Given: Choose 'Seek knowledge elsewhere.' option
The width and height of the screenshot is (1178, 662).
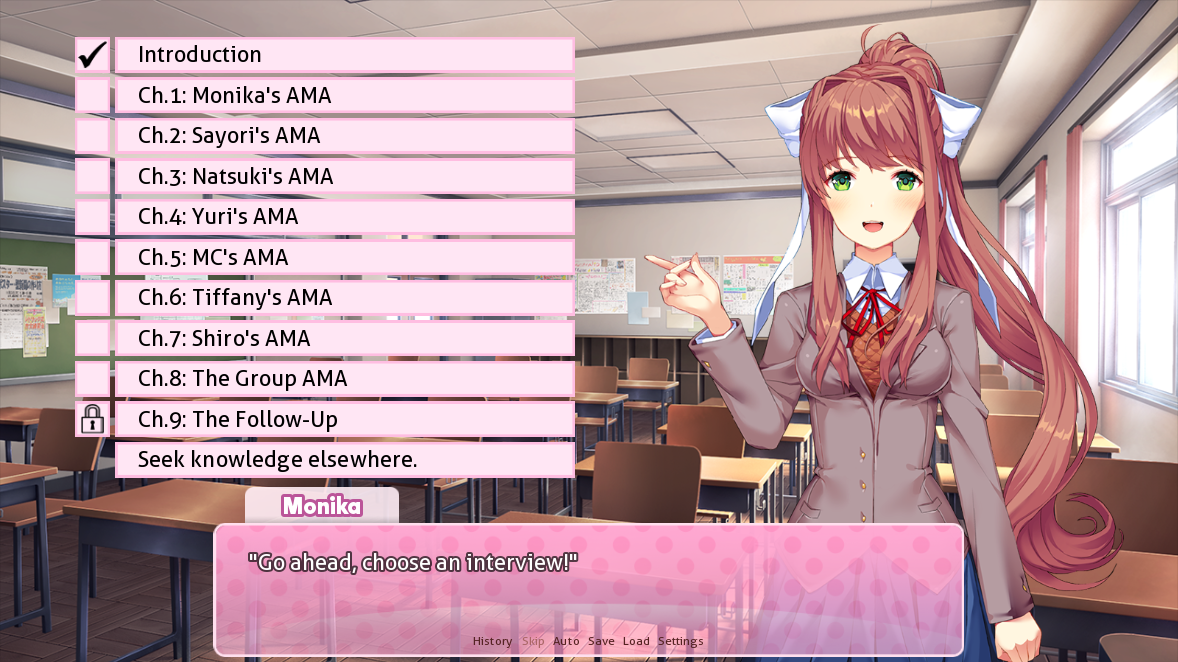Looking at the screenshot, I should click(344, 460).
